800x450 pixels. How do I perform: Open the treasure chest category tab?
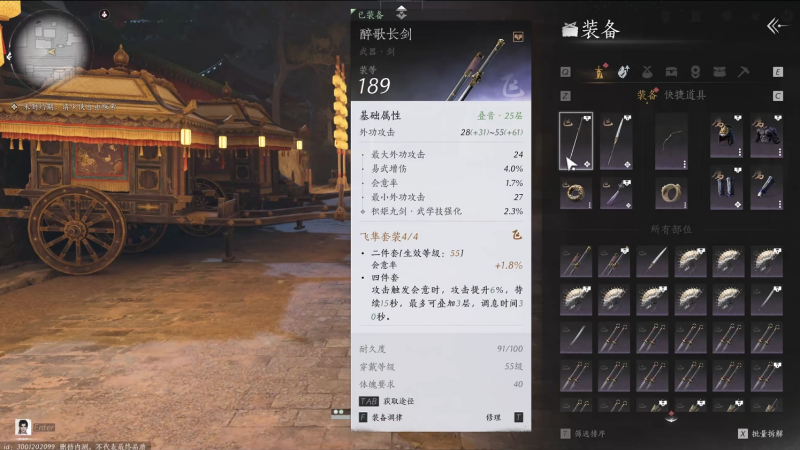(x=671, y=72)
